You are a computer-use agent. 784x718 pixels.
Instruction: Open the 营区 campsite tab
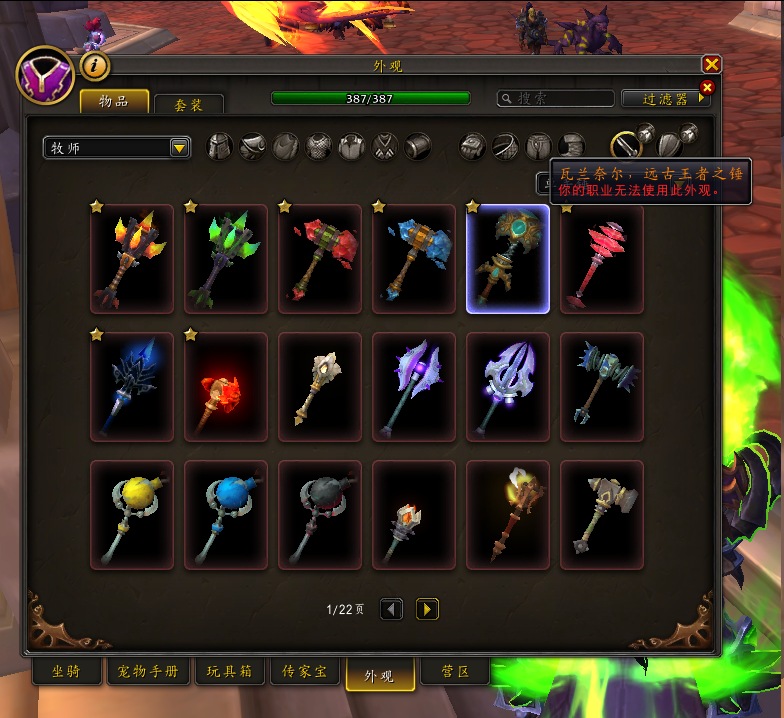(x=457, y=671)
